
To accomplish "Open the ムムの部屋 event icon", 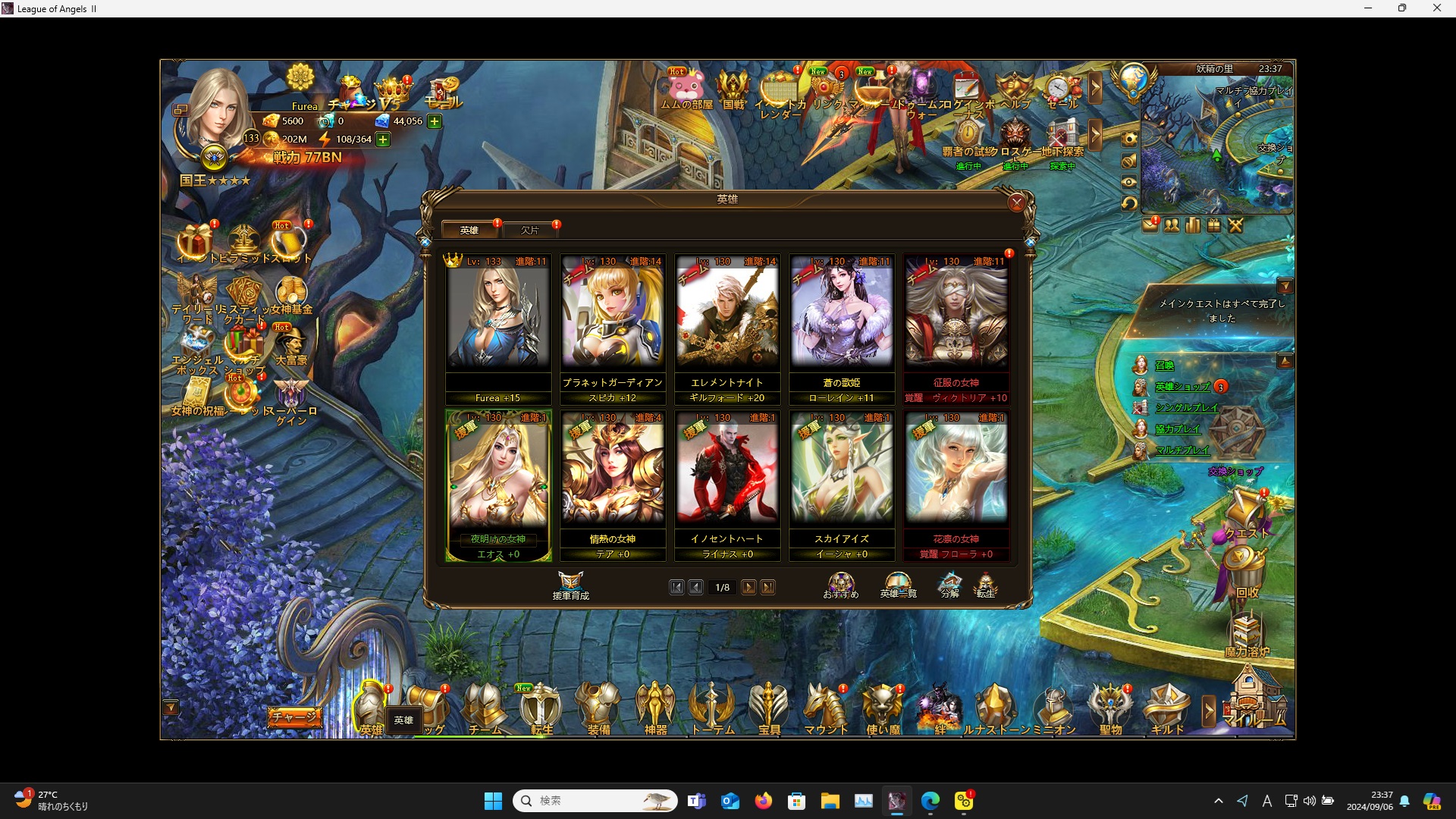I will (686, 89).
